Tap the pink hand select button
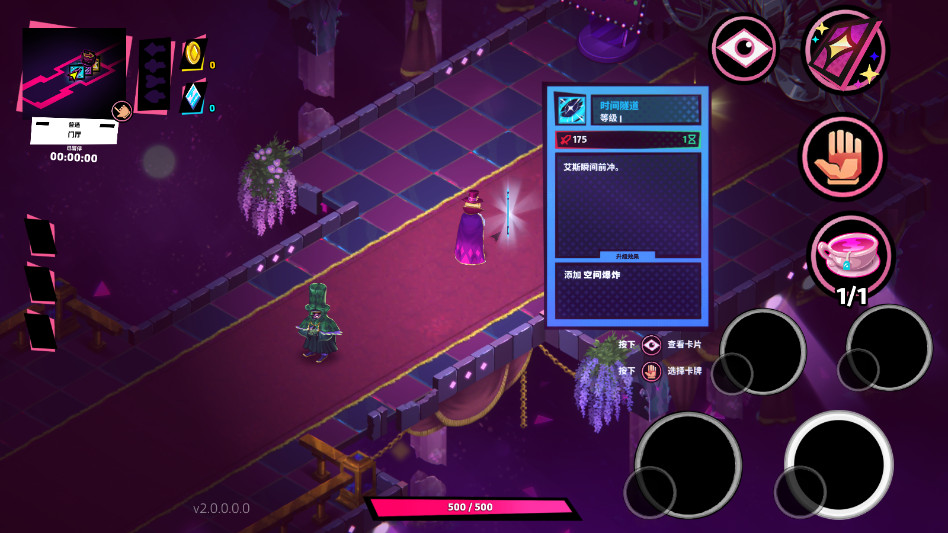The image size is (948, 533). point(842,157)
